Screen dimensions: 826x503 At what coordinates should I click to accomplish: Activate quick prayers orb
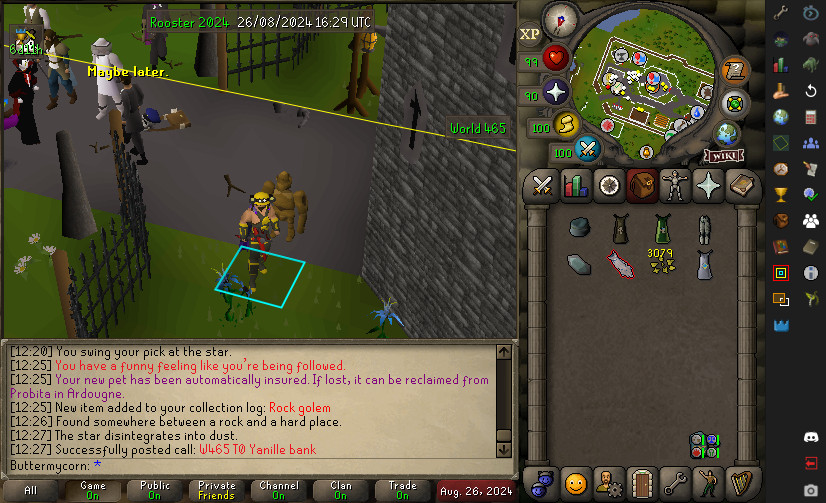pos(556,93)
